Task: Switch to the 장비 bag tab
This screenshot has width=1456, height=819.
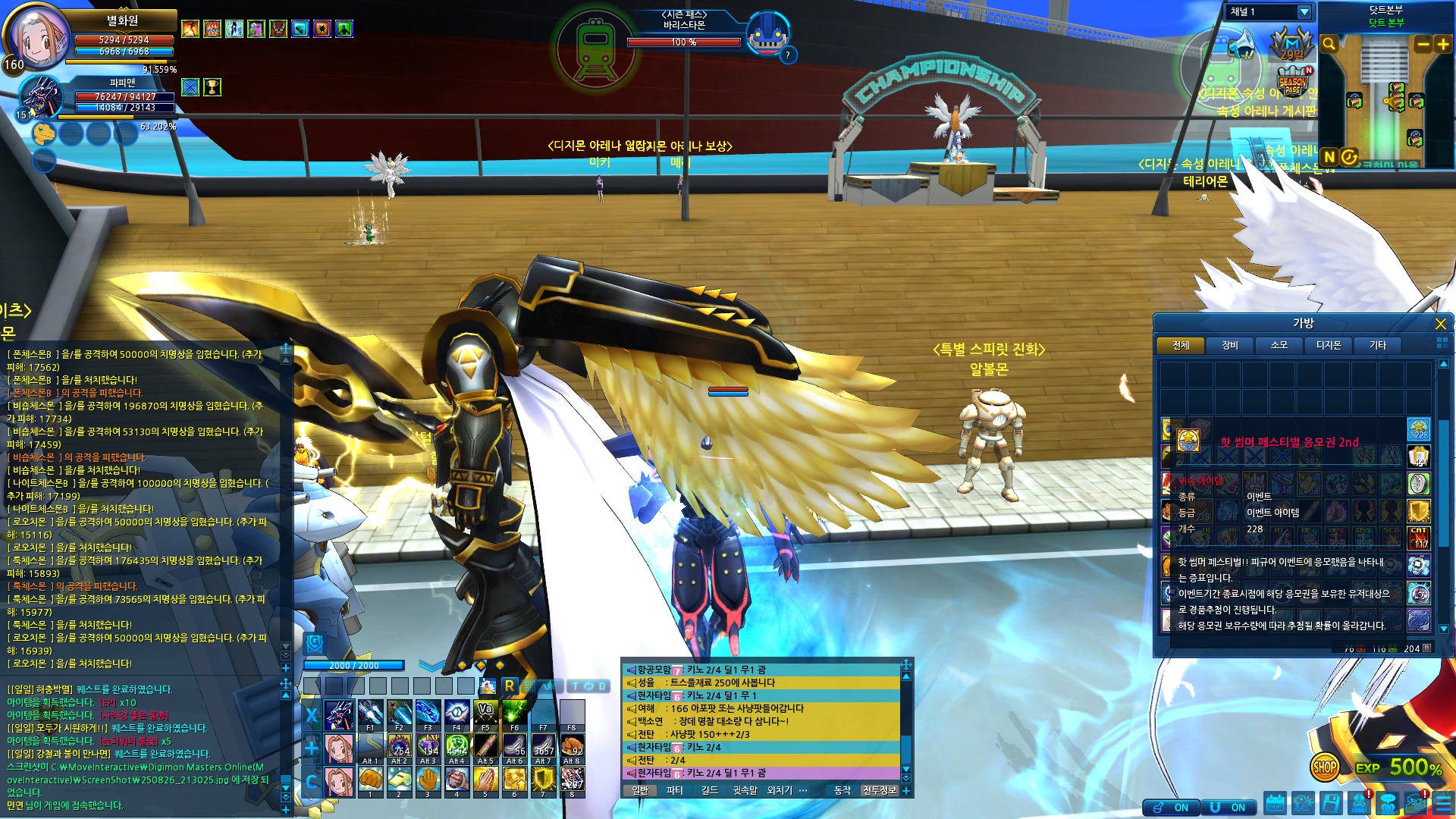Action: coord(1229,346)
